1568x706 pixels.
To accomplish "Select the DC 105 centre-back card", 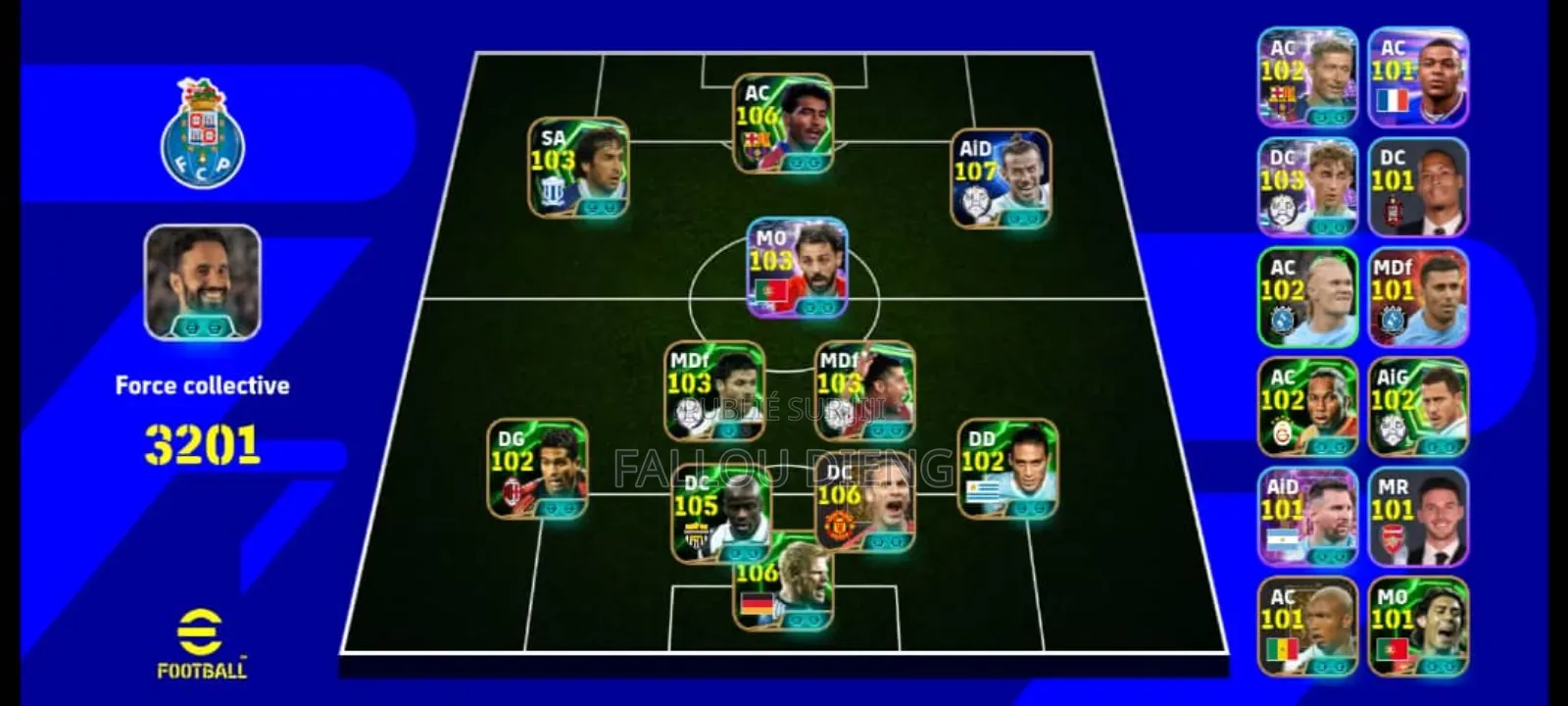I will tap(720, 514).
